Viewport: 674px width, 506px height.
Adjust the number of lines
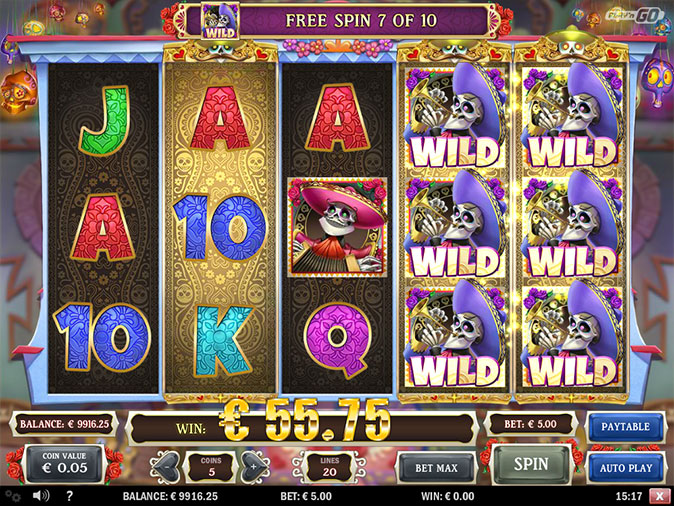[x=328, y=465]
